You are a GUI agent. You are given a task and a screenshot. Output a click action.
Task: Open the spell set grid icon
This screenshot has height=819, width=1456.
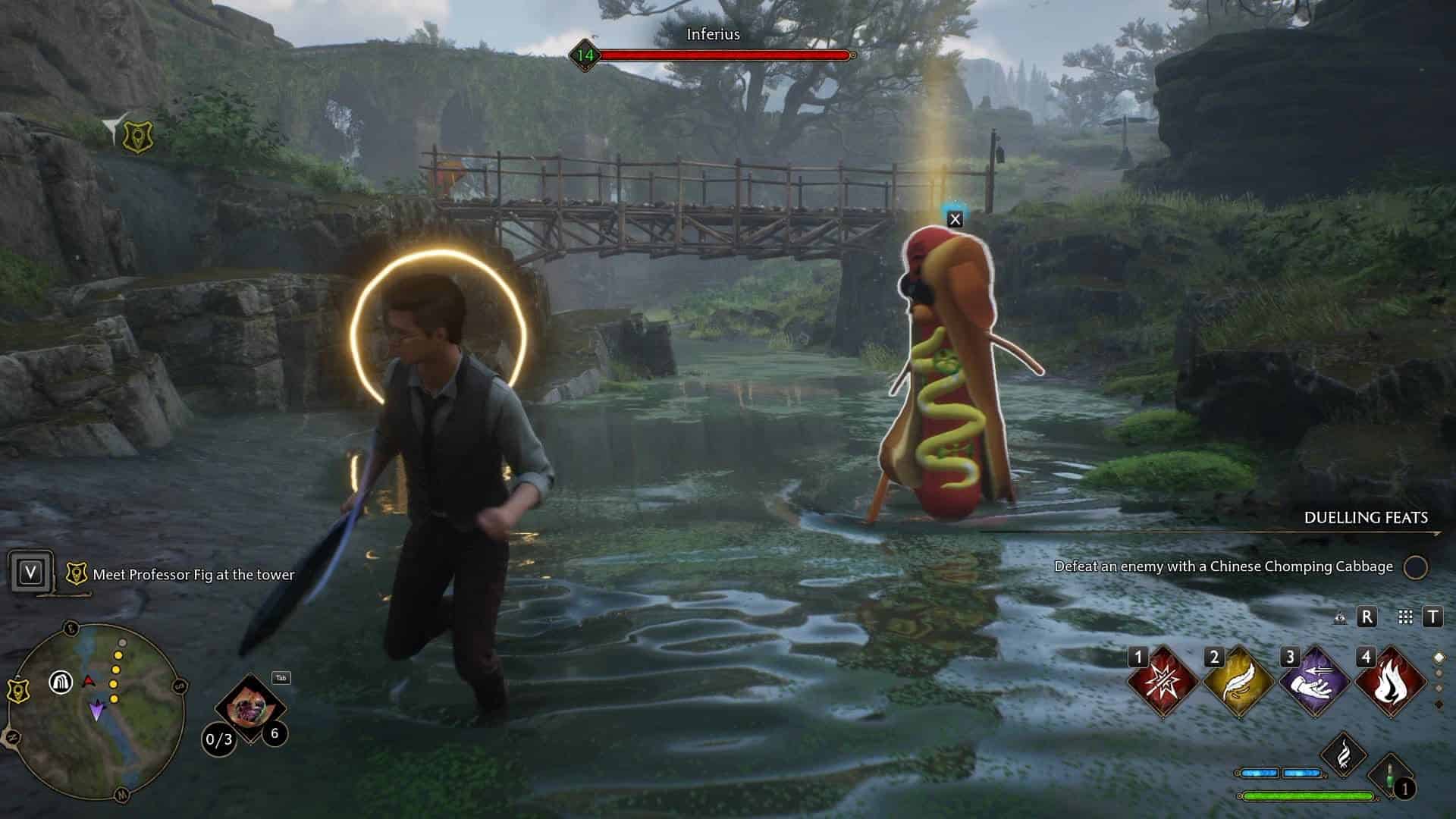(1405, 617)
